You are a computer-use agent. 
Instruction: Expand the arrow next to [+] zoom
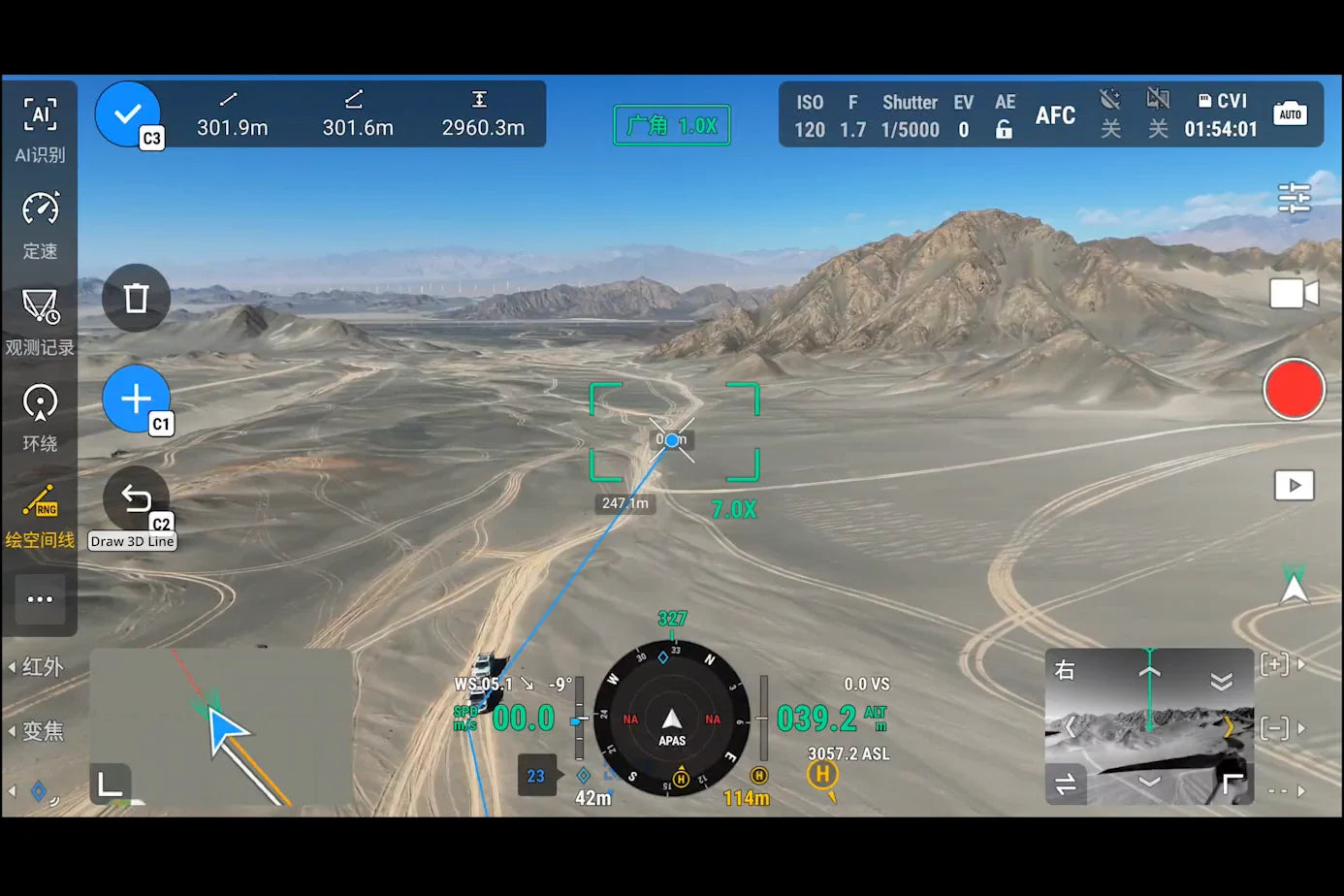point(1301,664)
